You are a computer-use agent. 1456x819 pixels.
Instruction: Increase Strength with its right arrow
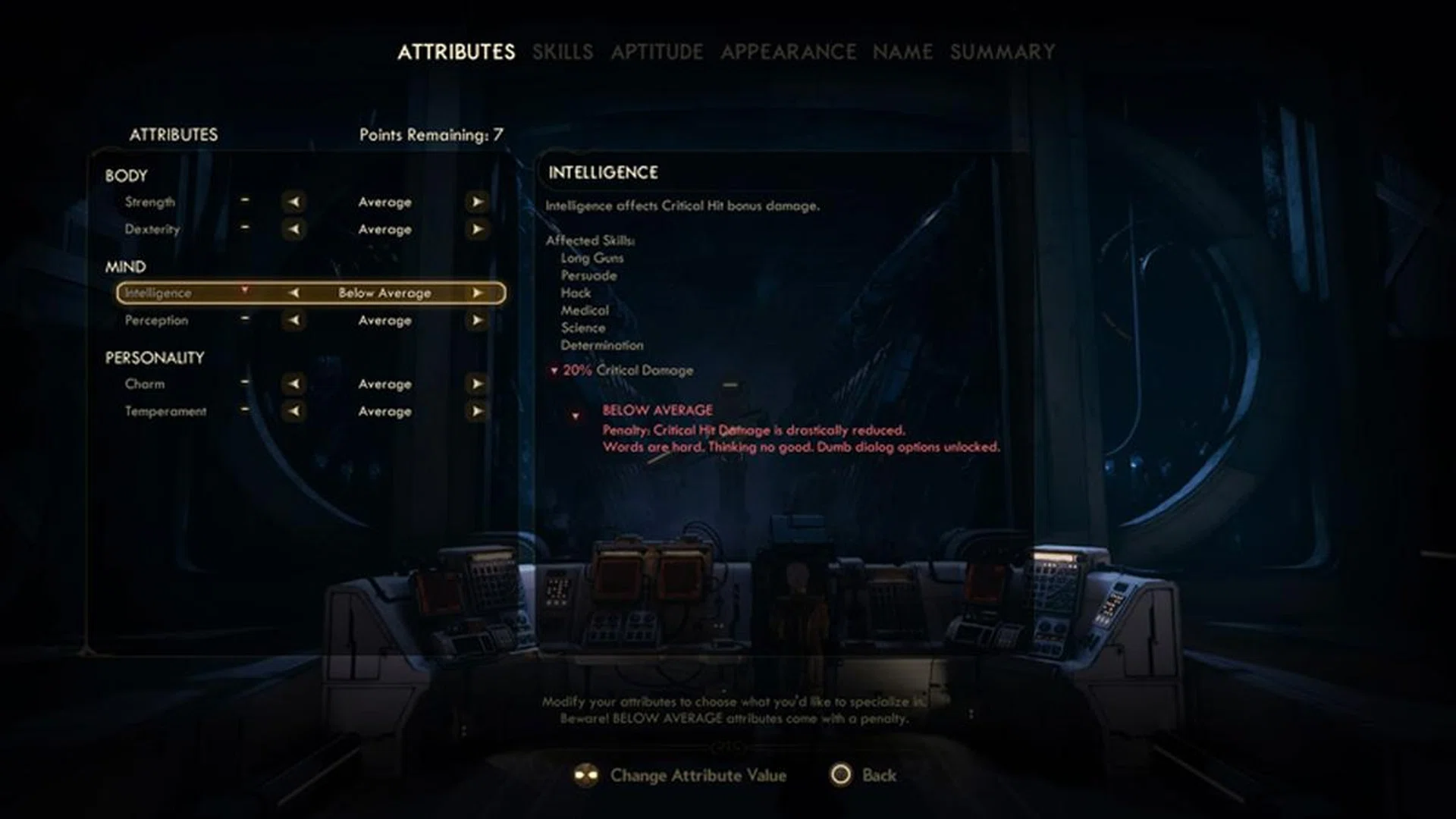[477, 202]
